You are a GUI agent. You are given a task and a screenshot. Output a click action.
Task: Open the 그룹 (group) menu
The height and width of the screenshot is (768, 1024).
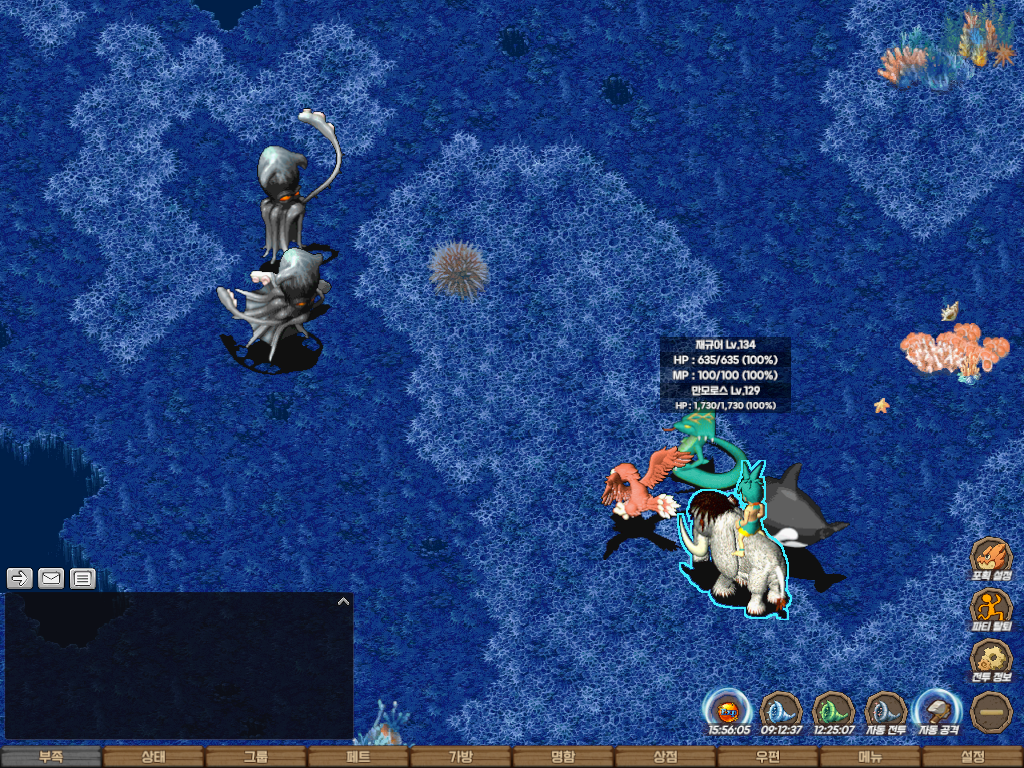pyautogui.click(x=256, y=757)
